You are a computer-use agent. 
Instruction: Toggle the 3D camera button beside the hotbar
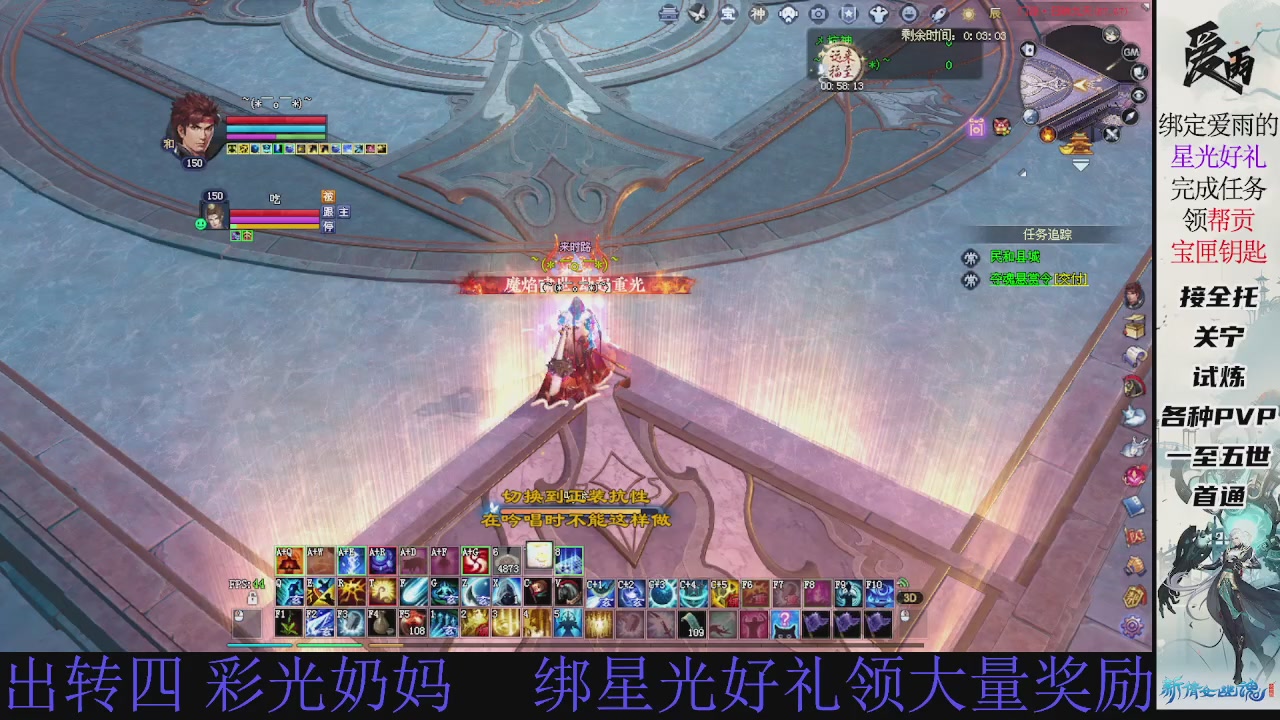point(910,598)
